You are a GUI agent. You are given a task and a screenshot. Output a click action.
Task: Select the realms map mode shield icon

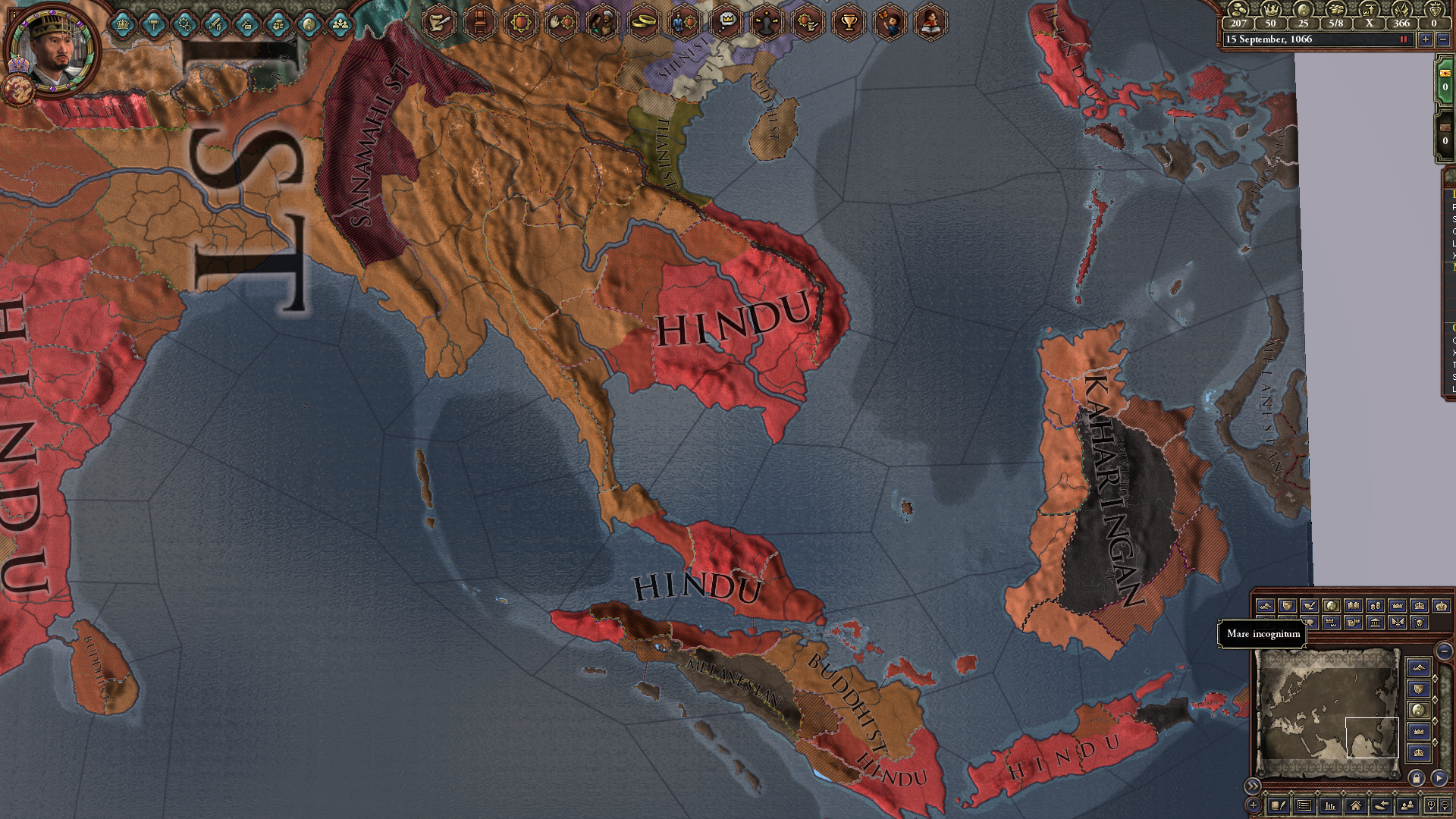pos(1286,605)
